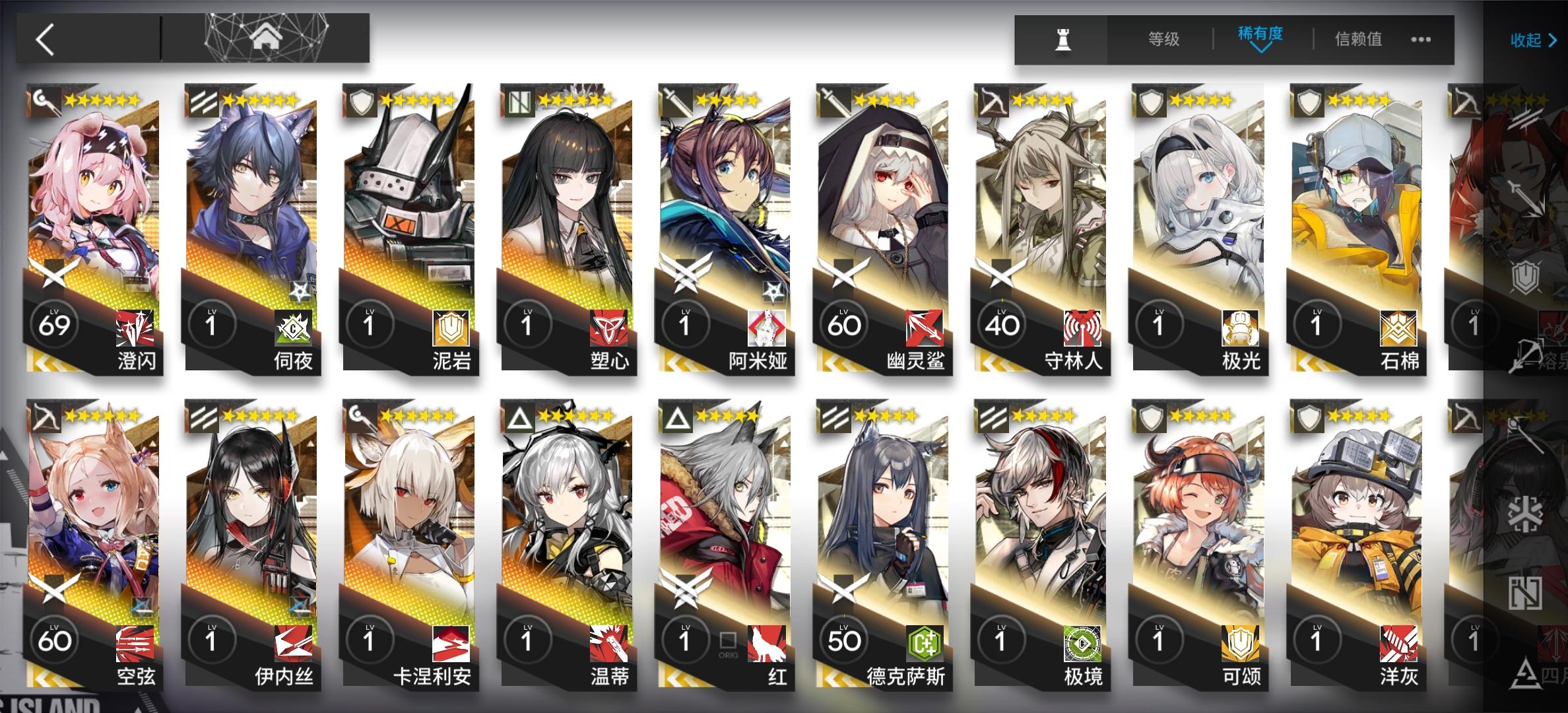Click the rook chess piece sort icon
The width and height of the screenshot is (1568, 713).
1064,40
